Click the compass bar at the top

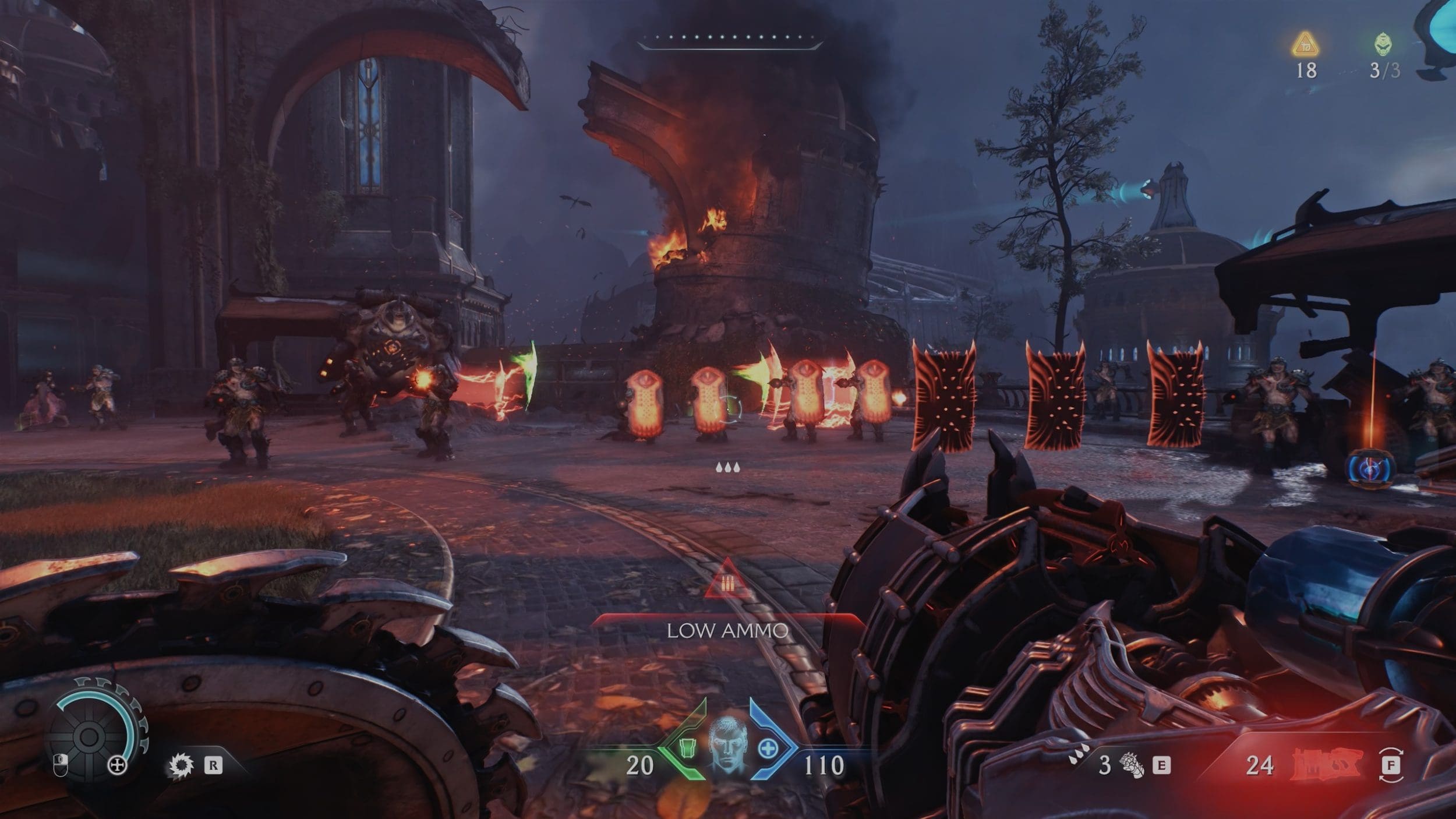[x=728, y=40]
